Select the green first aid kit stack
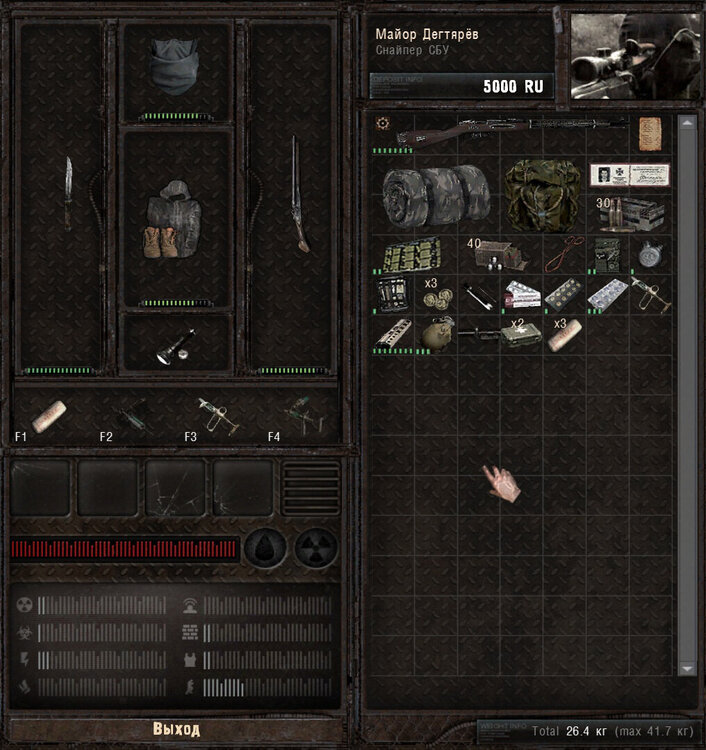 pos(520,335)
